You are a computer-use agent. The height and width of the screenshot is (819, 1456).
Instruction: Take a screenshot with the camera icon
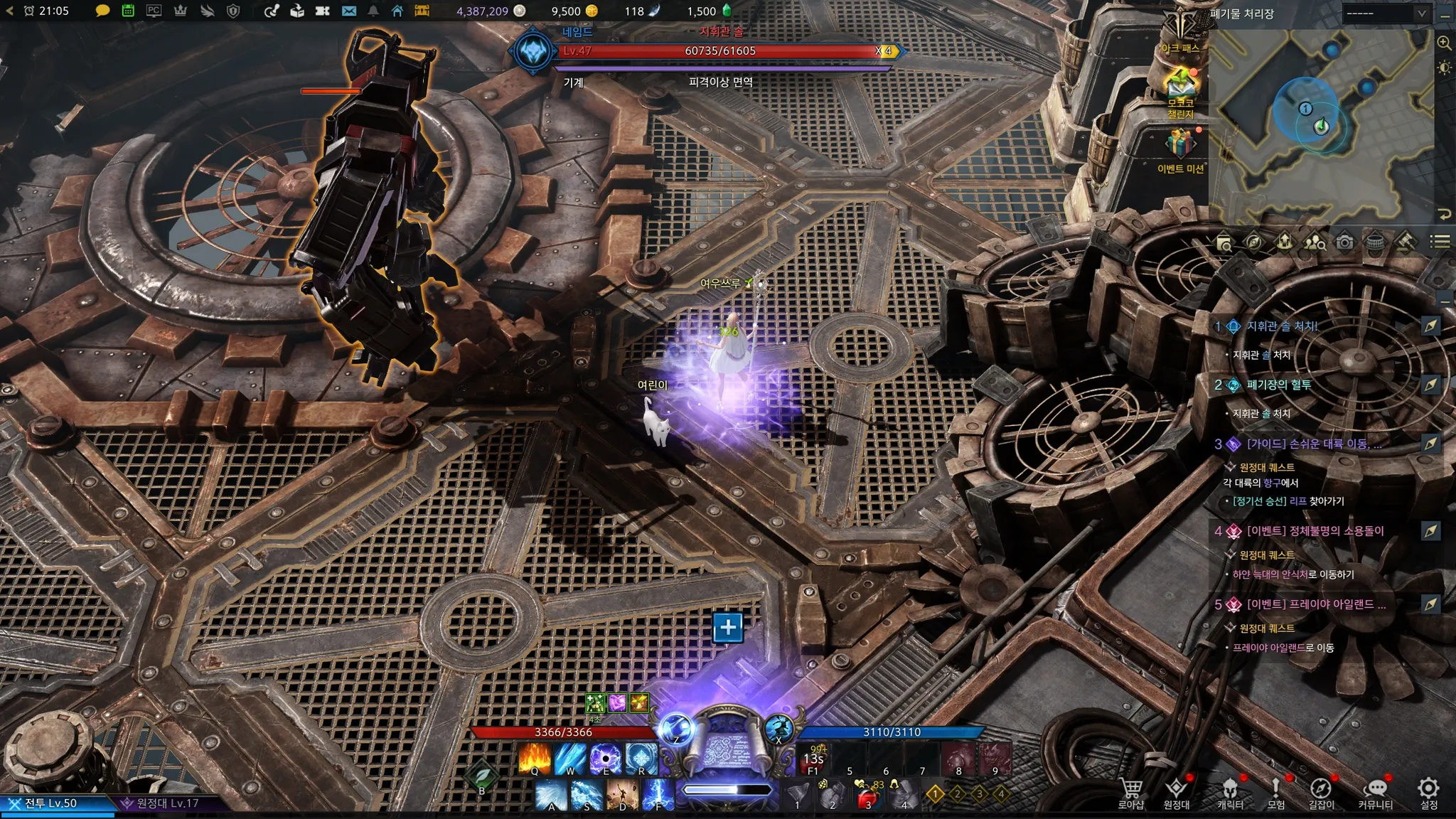click(1344, 242)
